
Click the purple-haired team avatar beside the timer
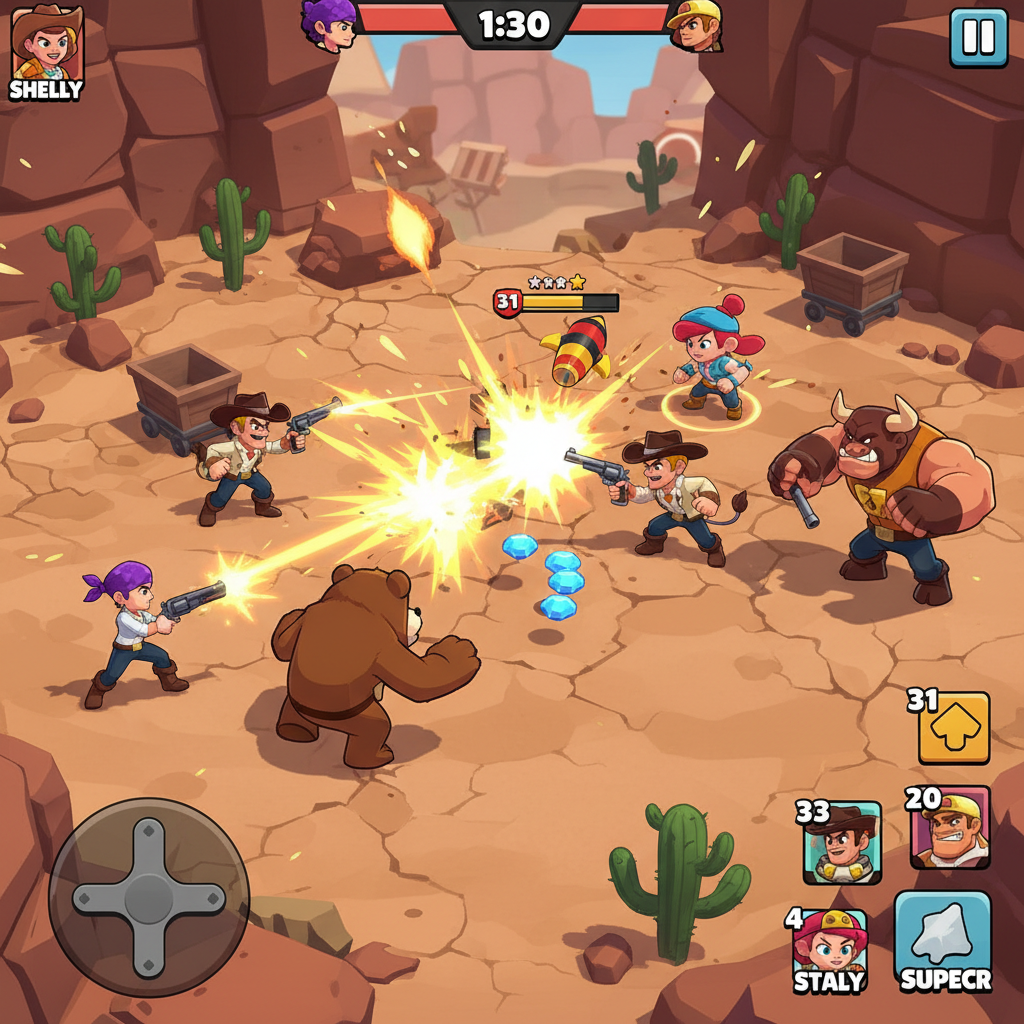330,24
